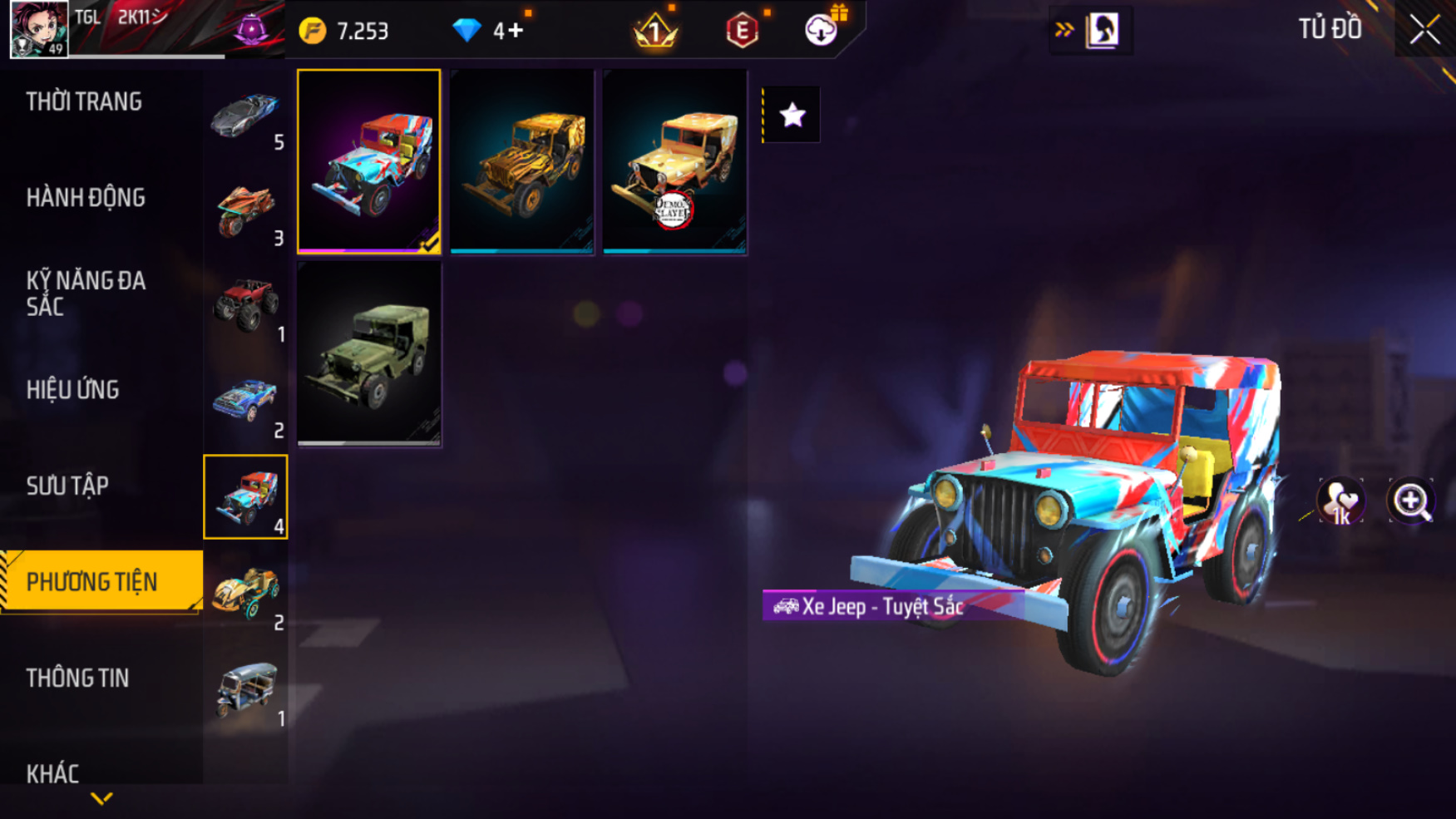This screenshot has width=1456, height=819.
Task: Select the colorful Tuyệt Sắc jeep tile
Action: 369,161
